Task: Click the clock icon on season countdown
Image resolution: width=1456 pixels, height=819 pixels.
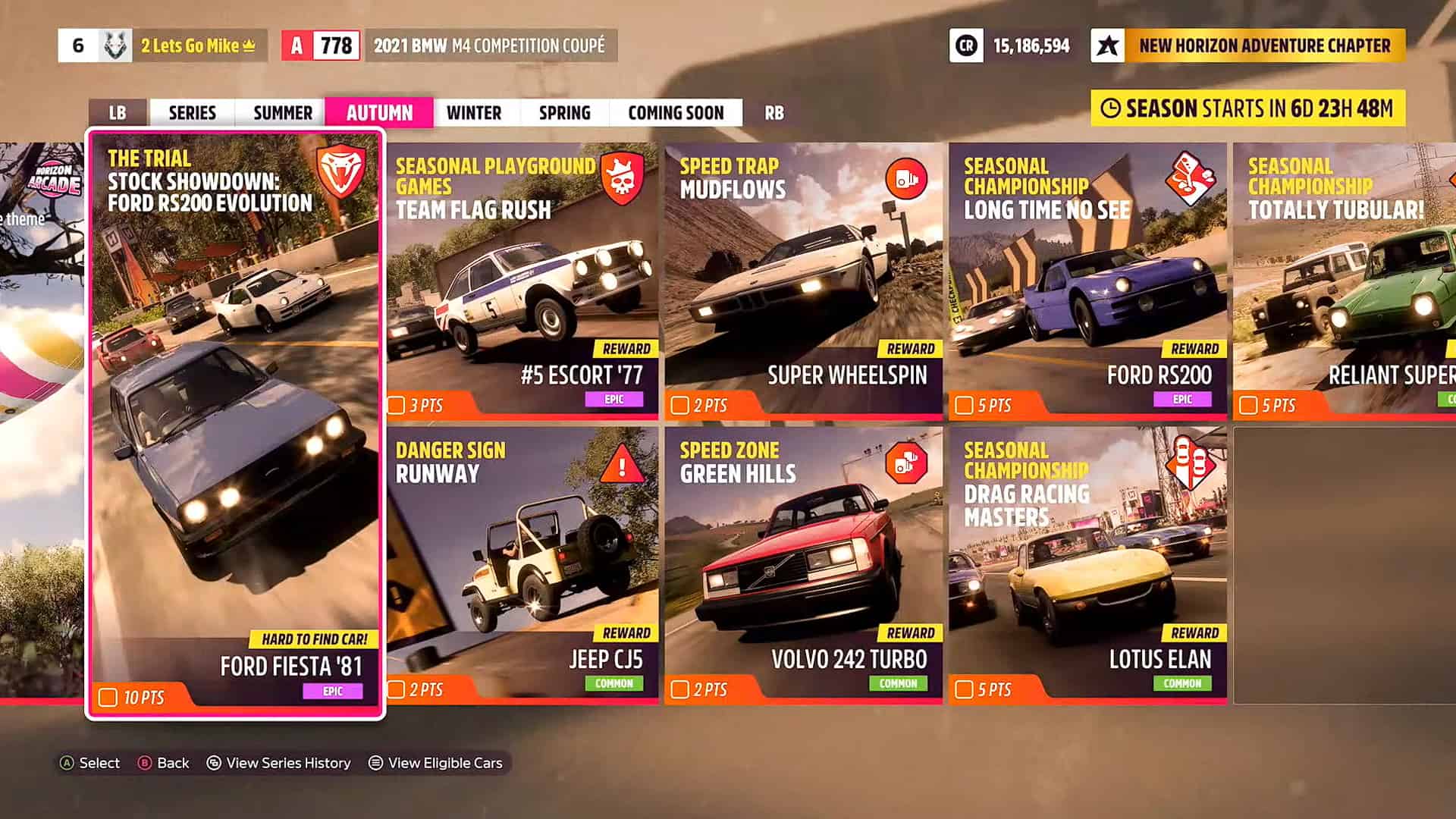Action: pos(1112,108)
